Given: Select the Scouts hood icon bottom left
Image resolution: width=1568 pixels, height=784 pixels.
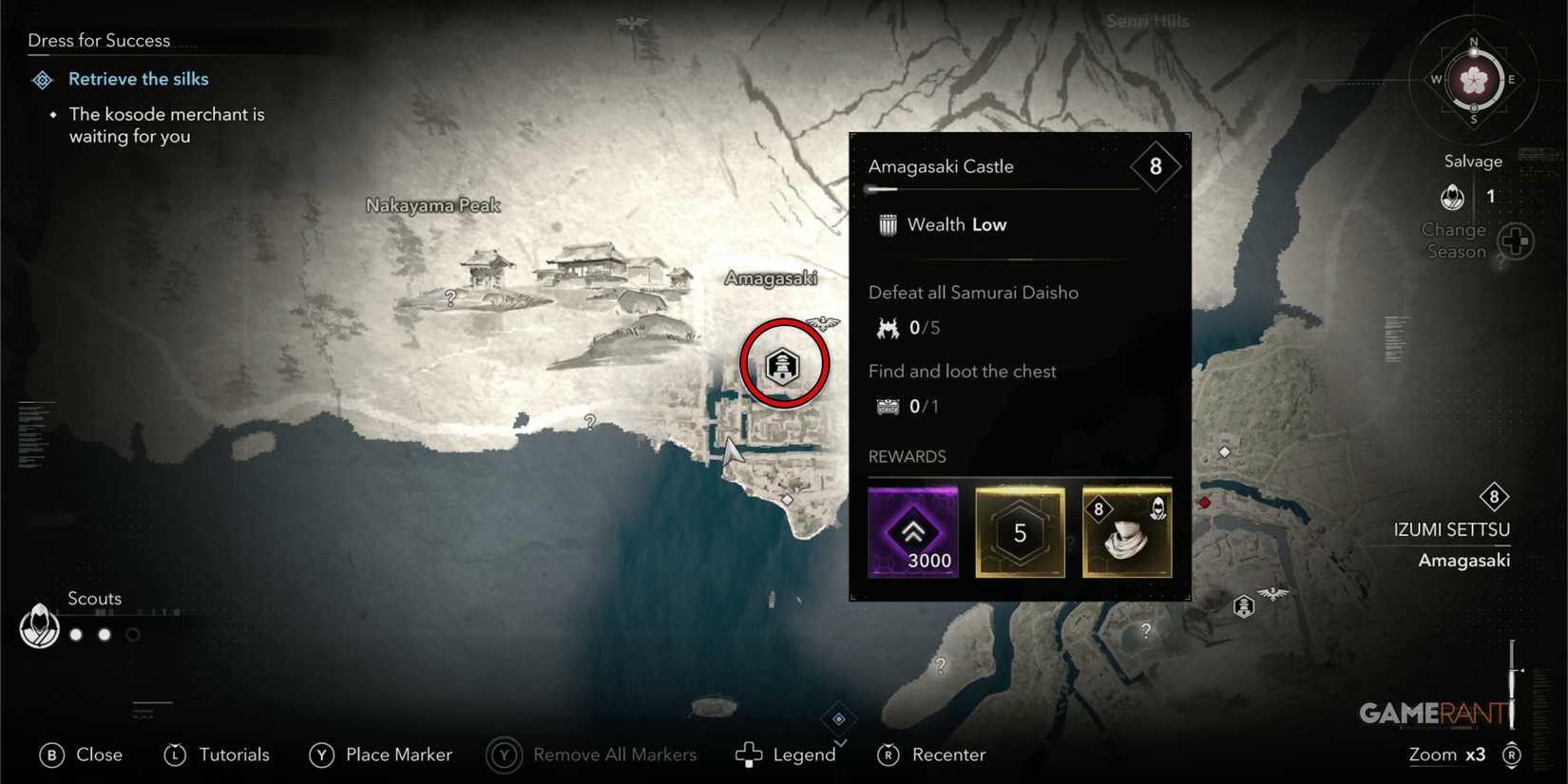Looking at the screenshot, I should [x=39, y=627].
